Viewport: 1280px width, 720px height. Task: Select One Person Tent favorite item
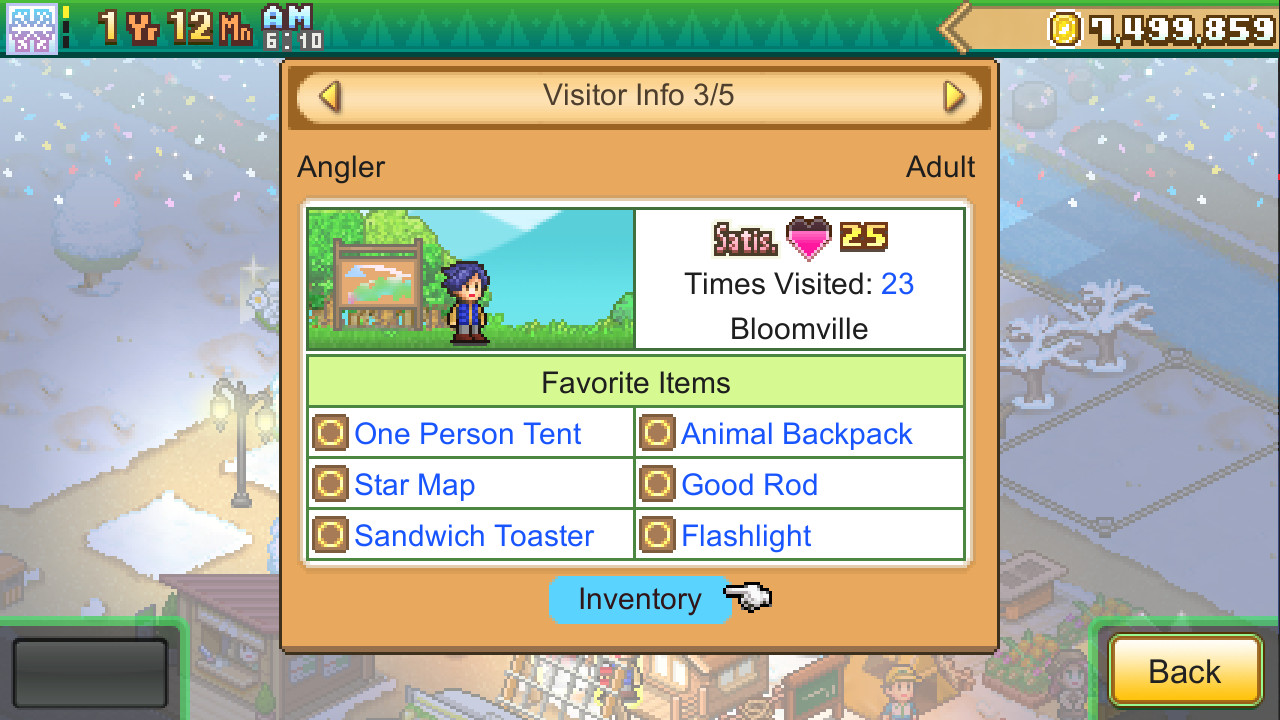tap(467, 434)
